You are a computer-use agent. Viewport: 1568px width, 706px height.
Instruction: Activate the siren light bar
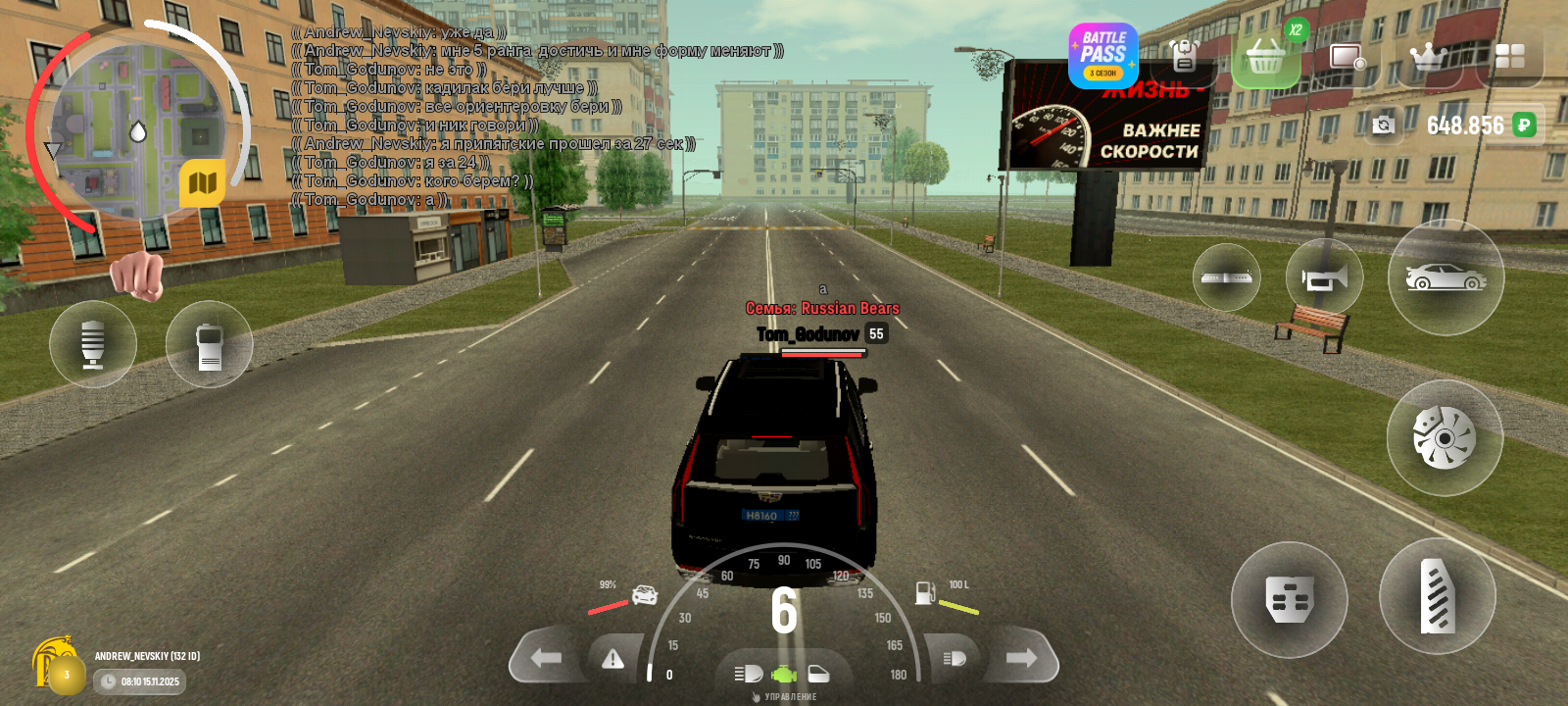pos(1226,277)
